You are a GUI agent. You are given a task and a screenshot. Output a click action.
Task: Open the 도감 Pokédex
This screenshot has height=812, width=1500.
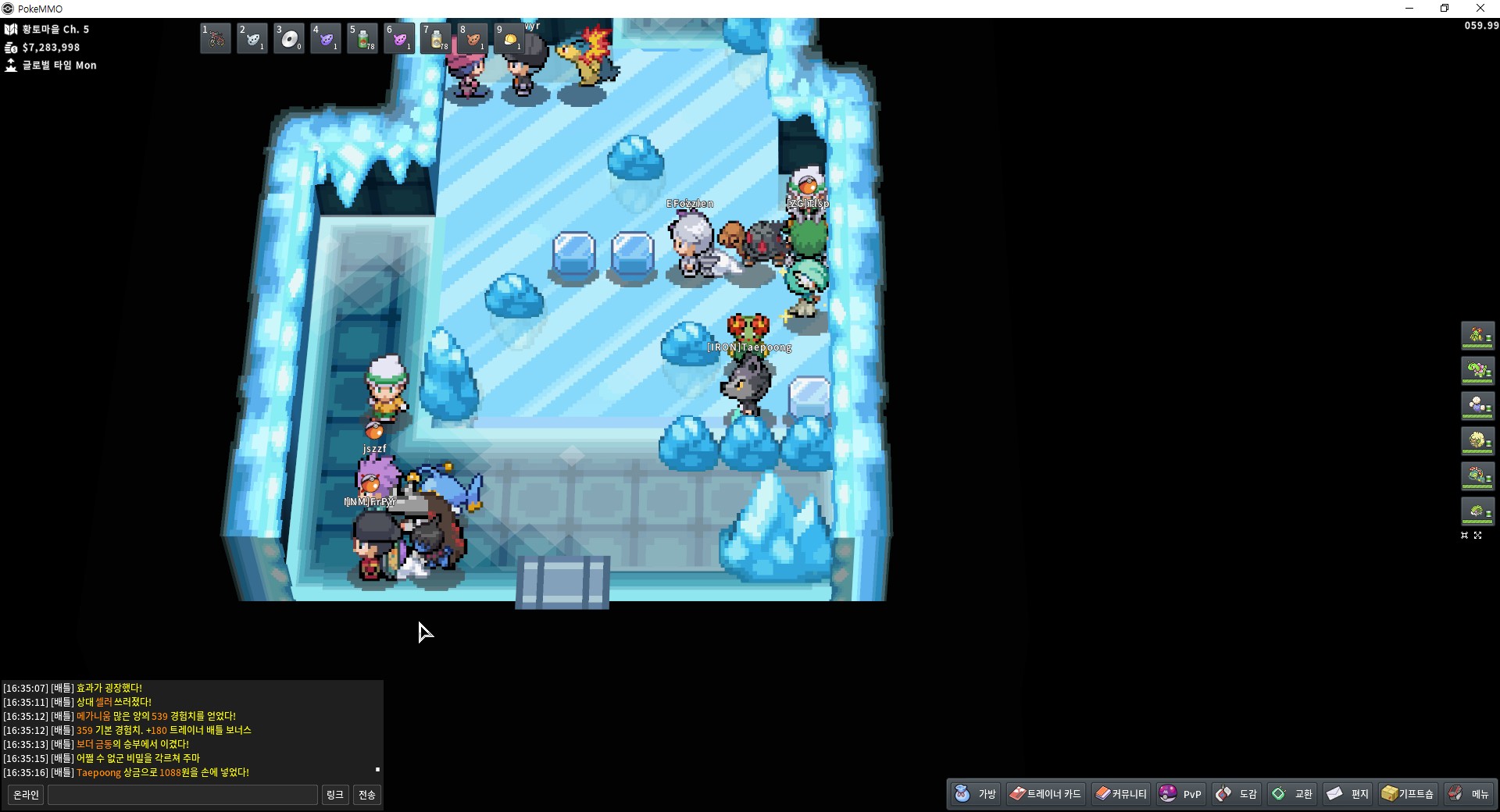coord(1237,794)
